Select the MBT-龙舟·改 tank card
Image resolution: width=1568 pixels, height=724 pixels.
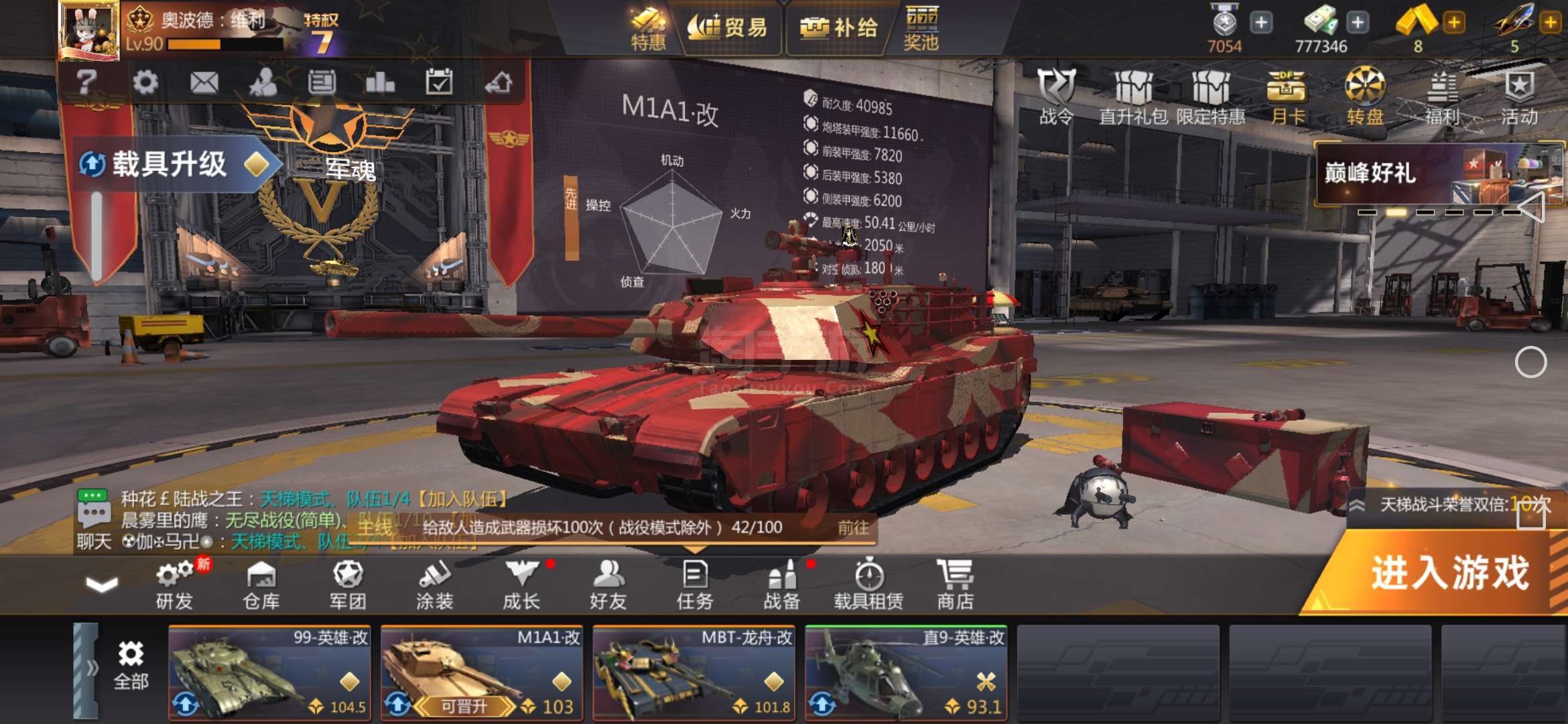[694, 672]
